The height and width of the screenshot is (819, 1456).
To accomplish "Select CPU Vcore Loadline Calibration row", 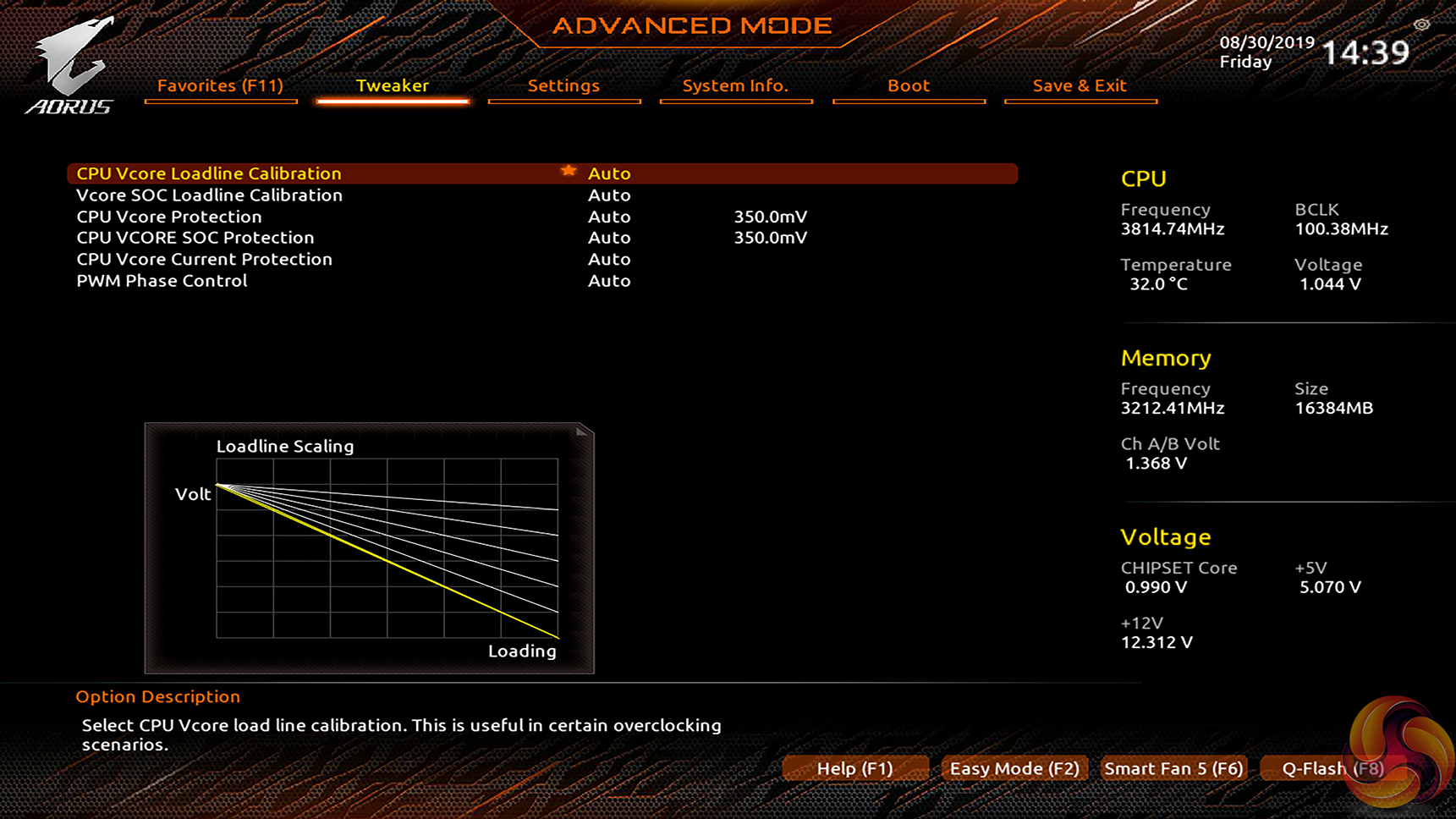I will point(209,173).
